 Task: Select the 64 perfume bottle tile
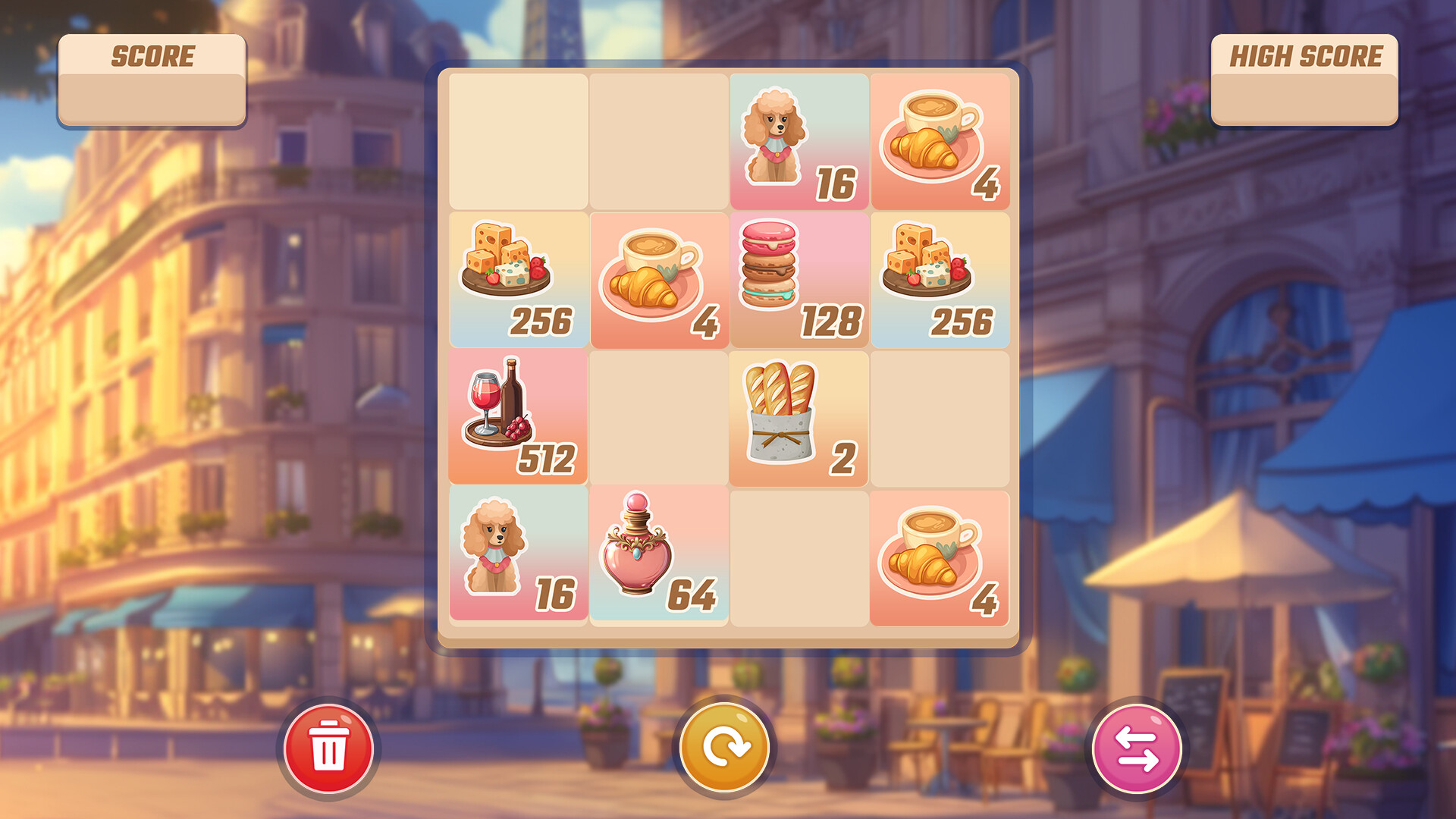658,559
